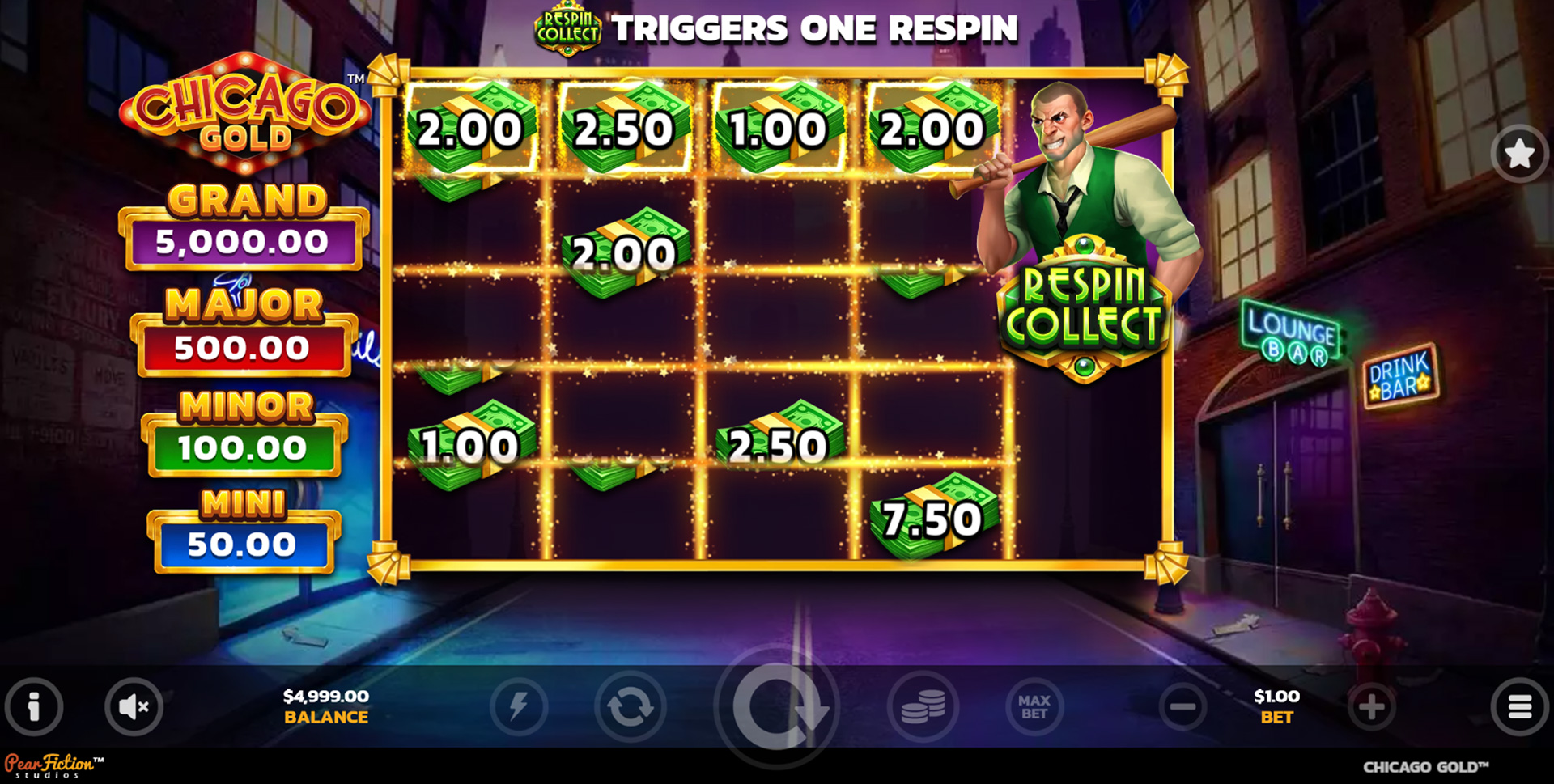Open the game info screen
This screenshot has width=1554, height=784.
click(34, 706)
